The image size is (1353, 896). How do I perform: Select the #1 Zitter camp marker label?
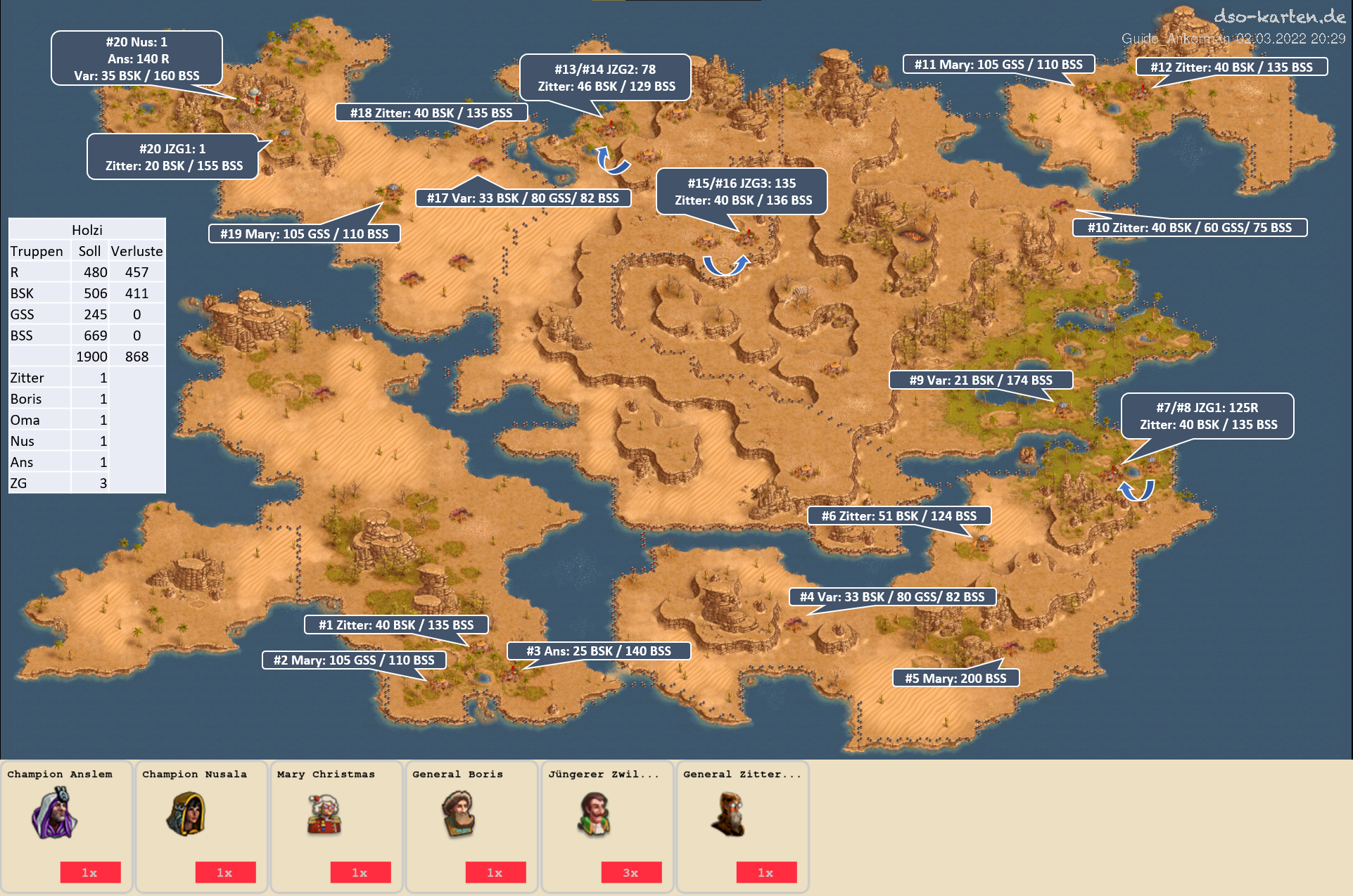pyautogui.click(x=395, y=625)
